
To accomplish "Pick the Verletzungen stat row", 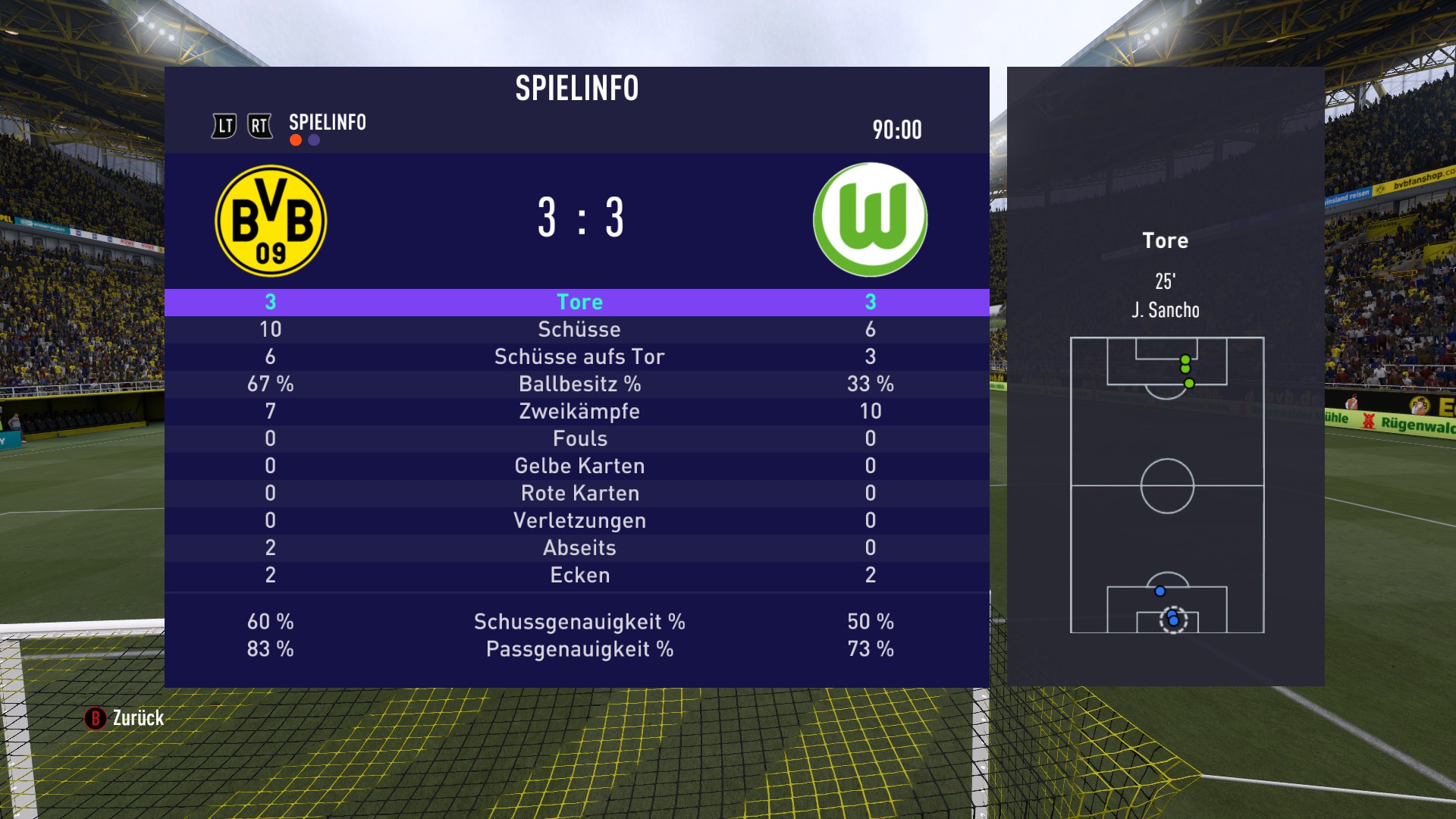I will (579, 520).
